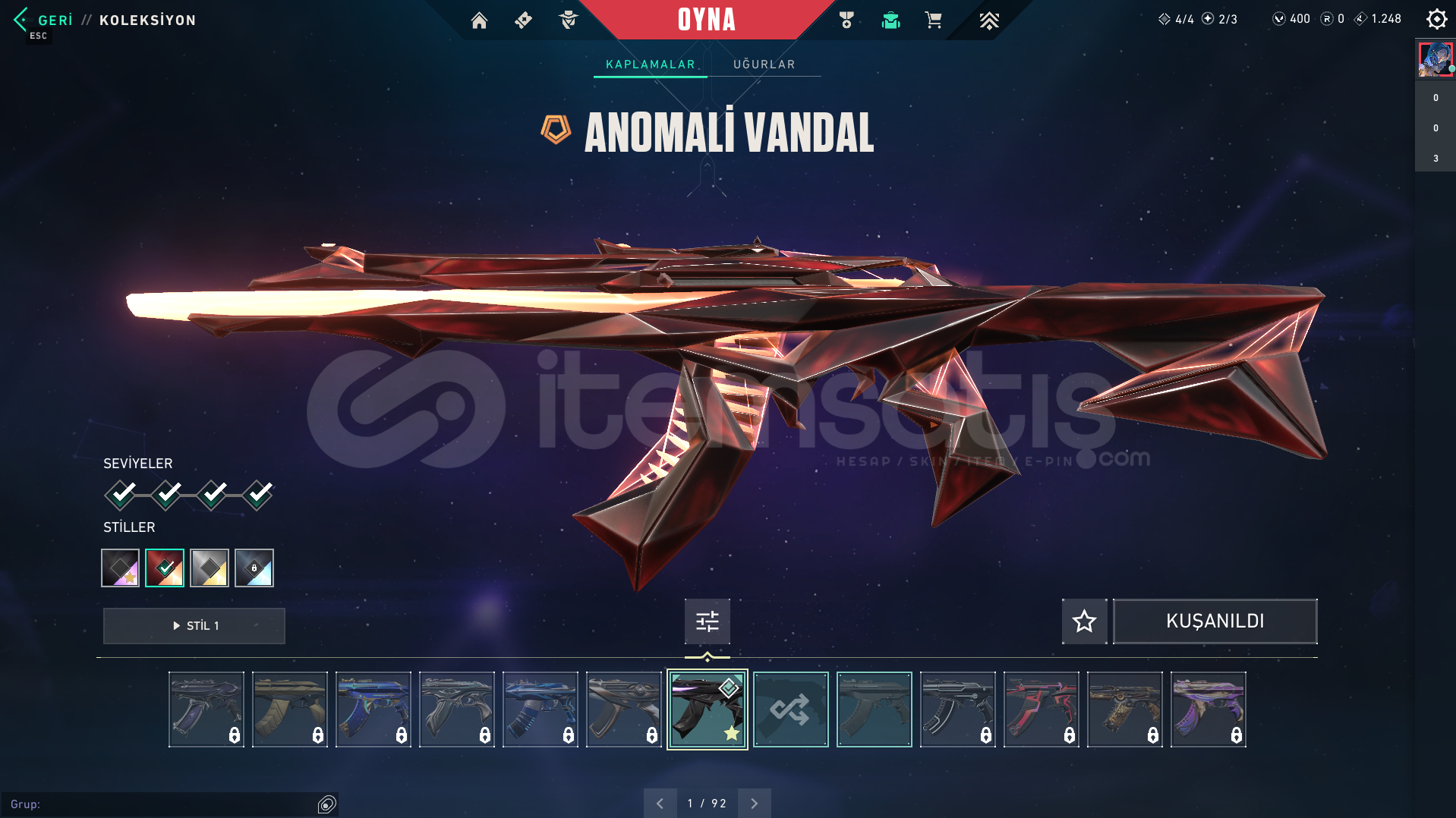This screenshot has width=1456, height=818.
Task: Open the variant adjustment sliders control
Action: click(x=707, y=621)
